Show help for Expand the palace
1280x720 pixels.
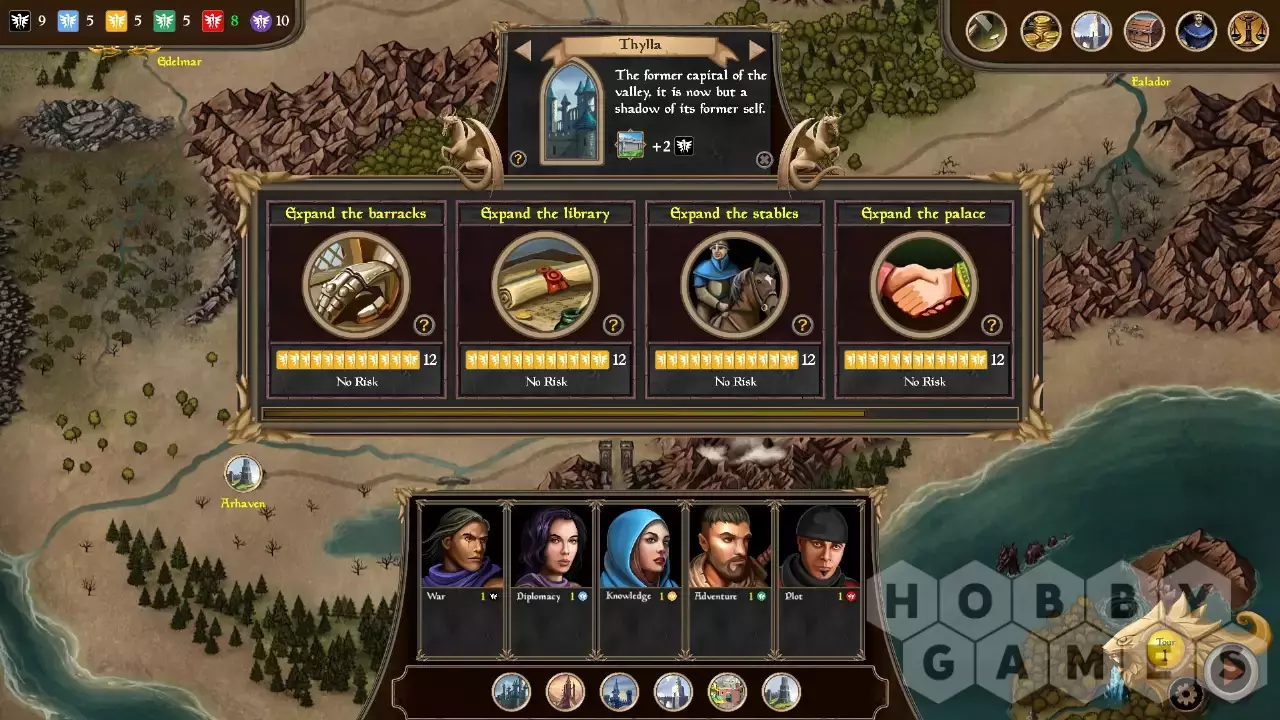point(991,325)
